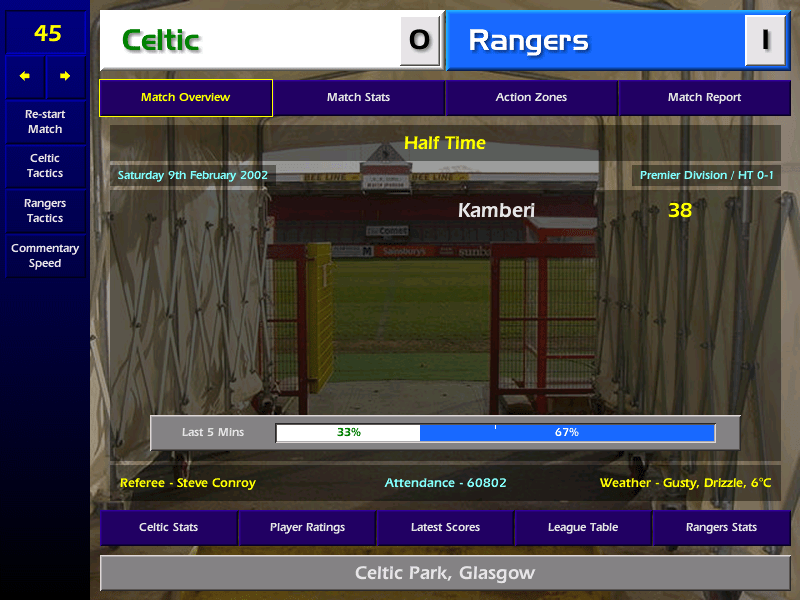View the Match Report tab
The width and height of the screenshot is (800, 600).
[704, 98]
